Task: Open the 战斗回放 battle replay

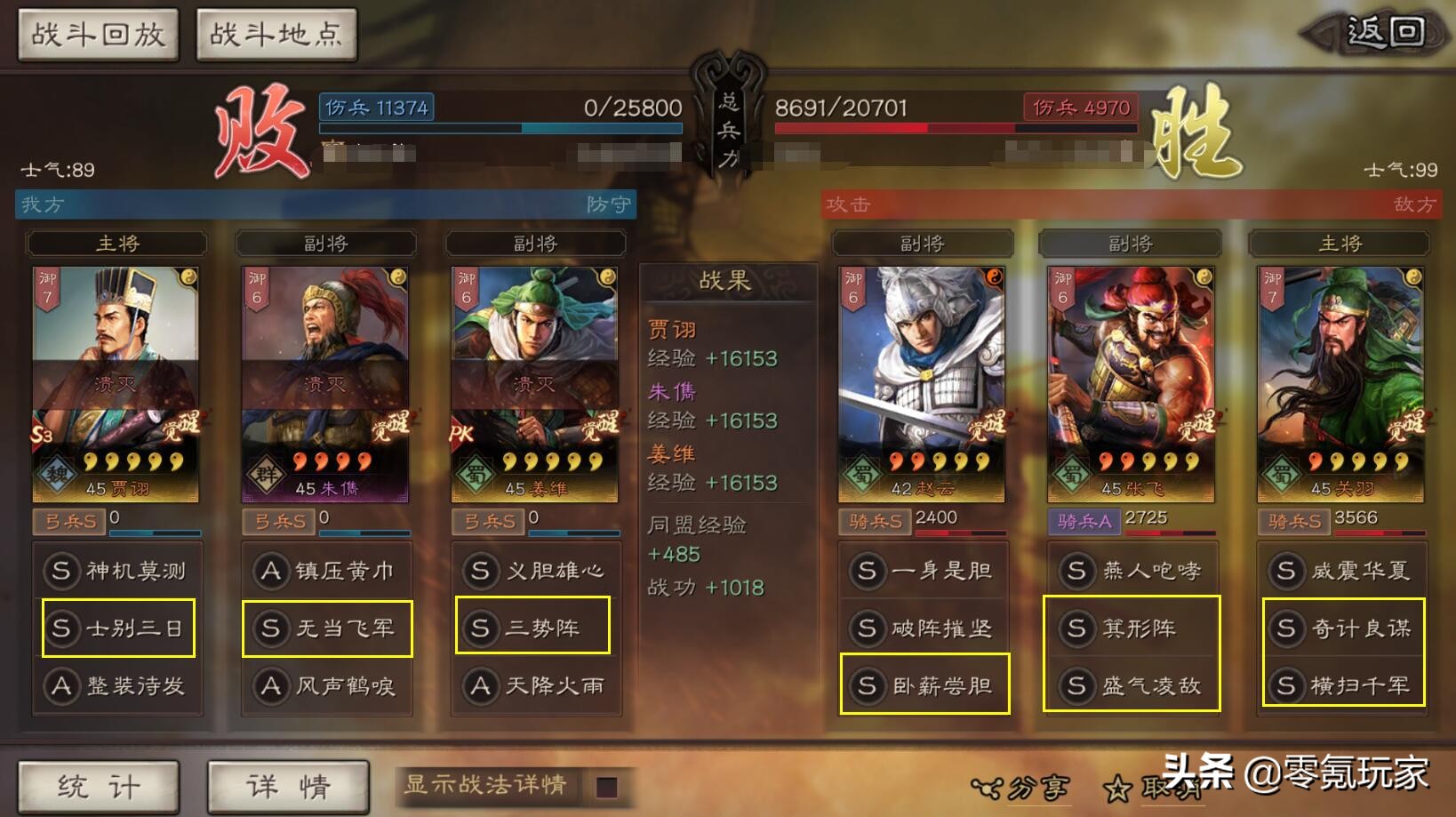Action: [x=98, y=36]
